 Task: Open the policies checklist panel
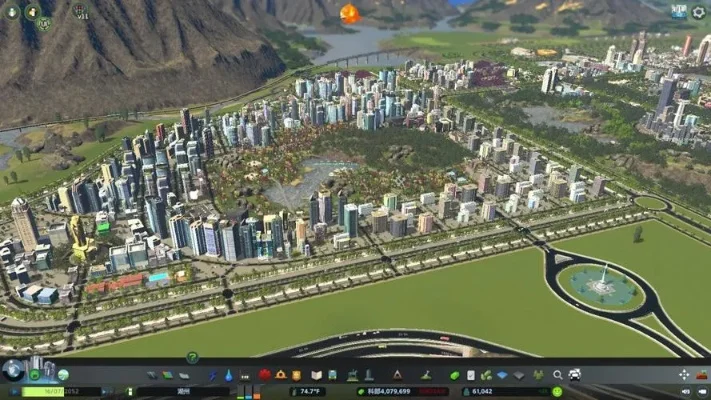[470, 375]
